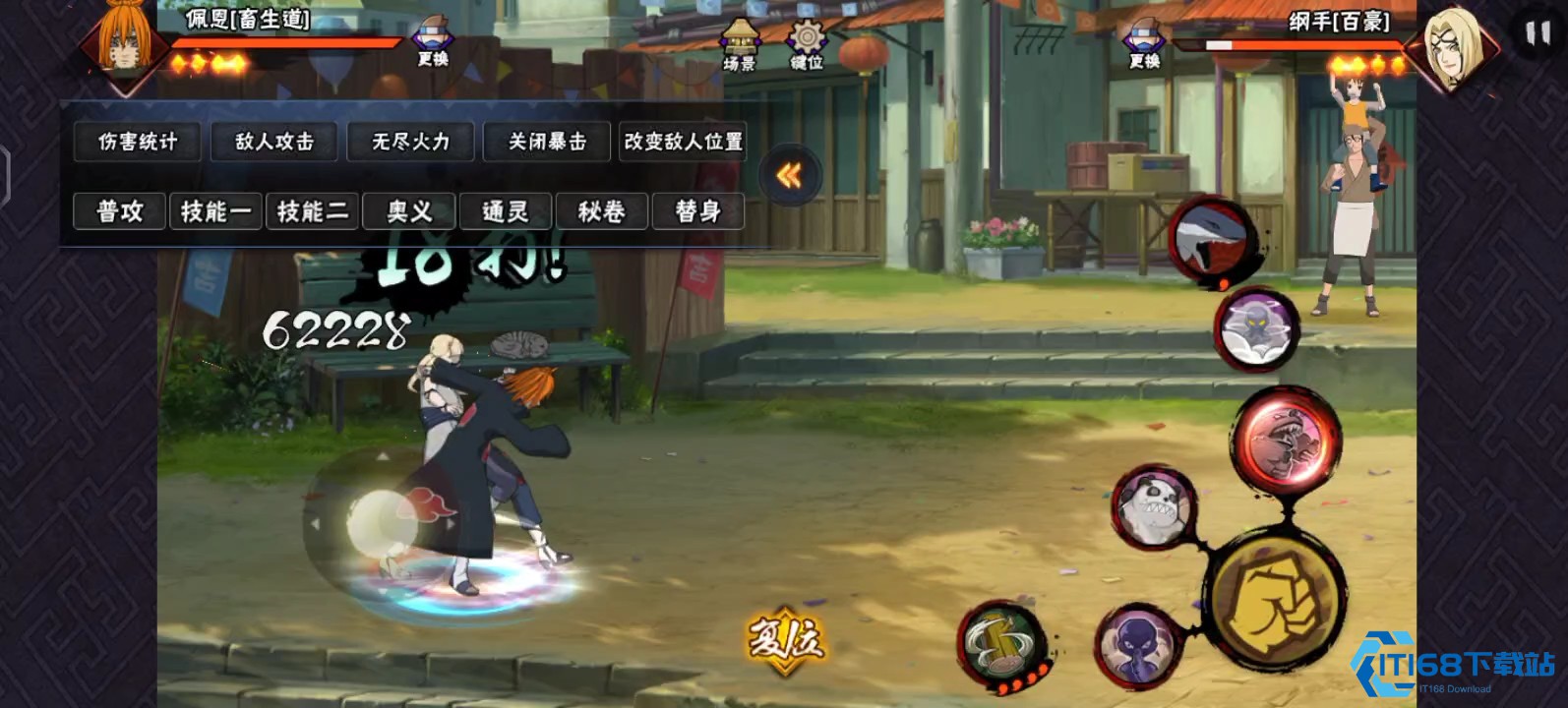Screen dimensions: 1568x708
Task: Select the 技能二 skill two button
Action: (312, 211)
